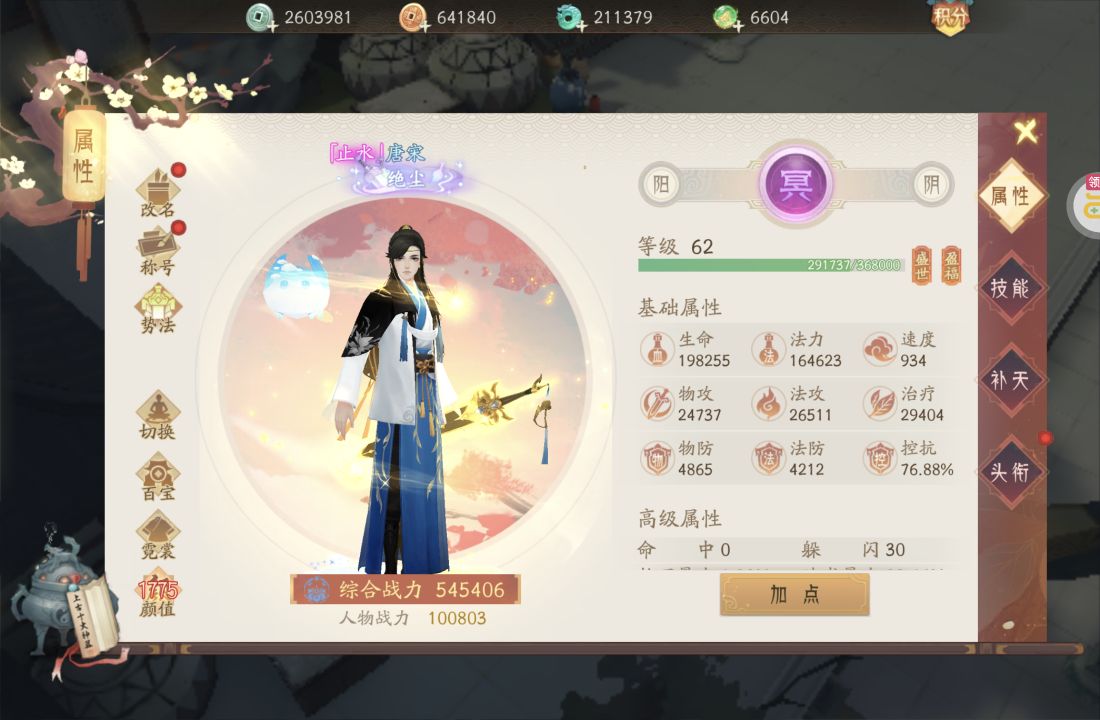Choose the 阴 yin alignment
Screen dimensions: 1100x720
(932, 184)
